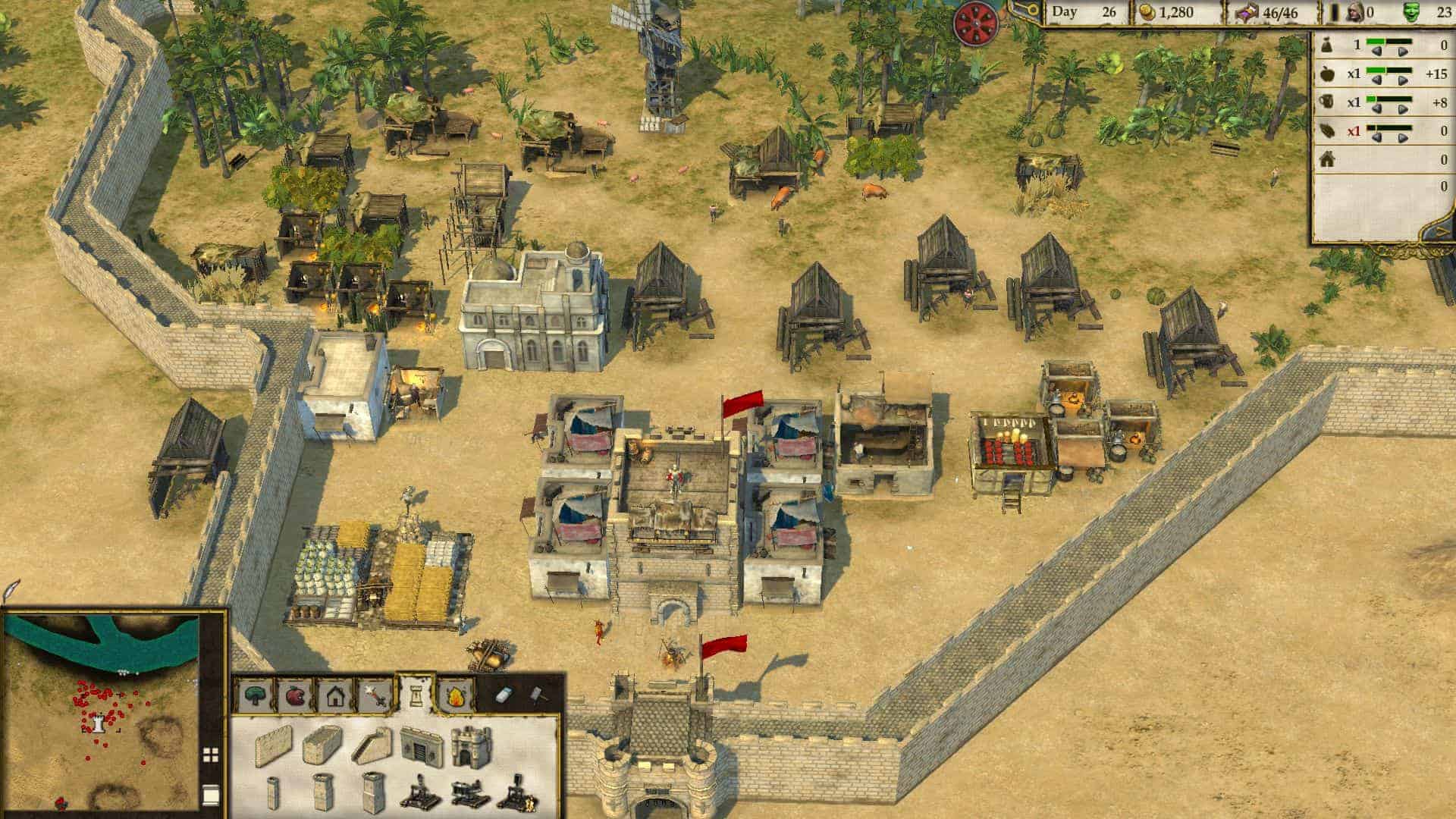Image resolution: width=1456 pixels, height=819 pixels.
Task: Select the military buildings mace tab
Action: pyautogui.click(x=375, y=695)
